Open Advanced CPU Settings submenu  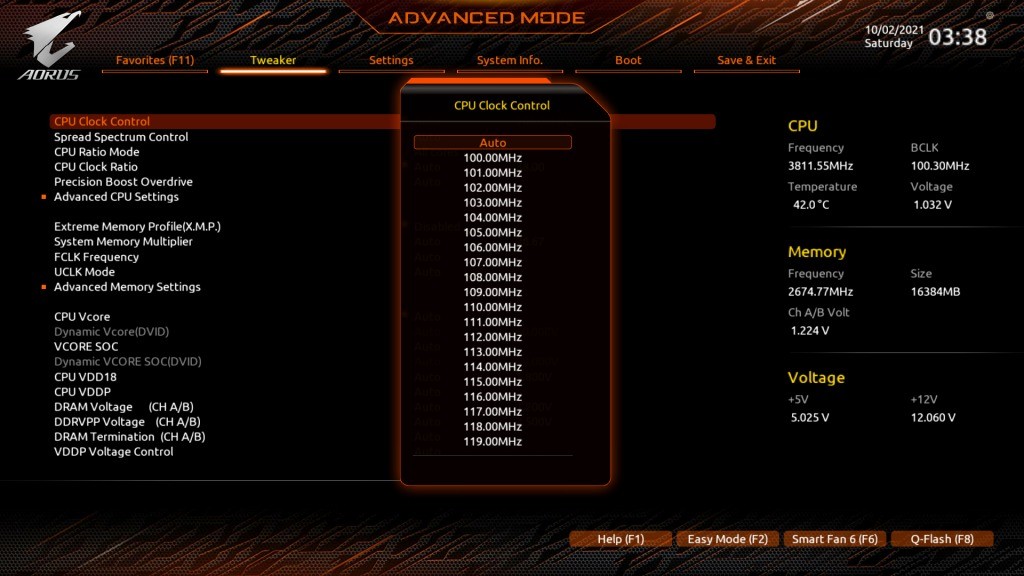click(116, 197)
